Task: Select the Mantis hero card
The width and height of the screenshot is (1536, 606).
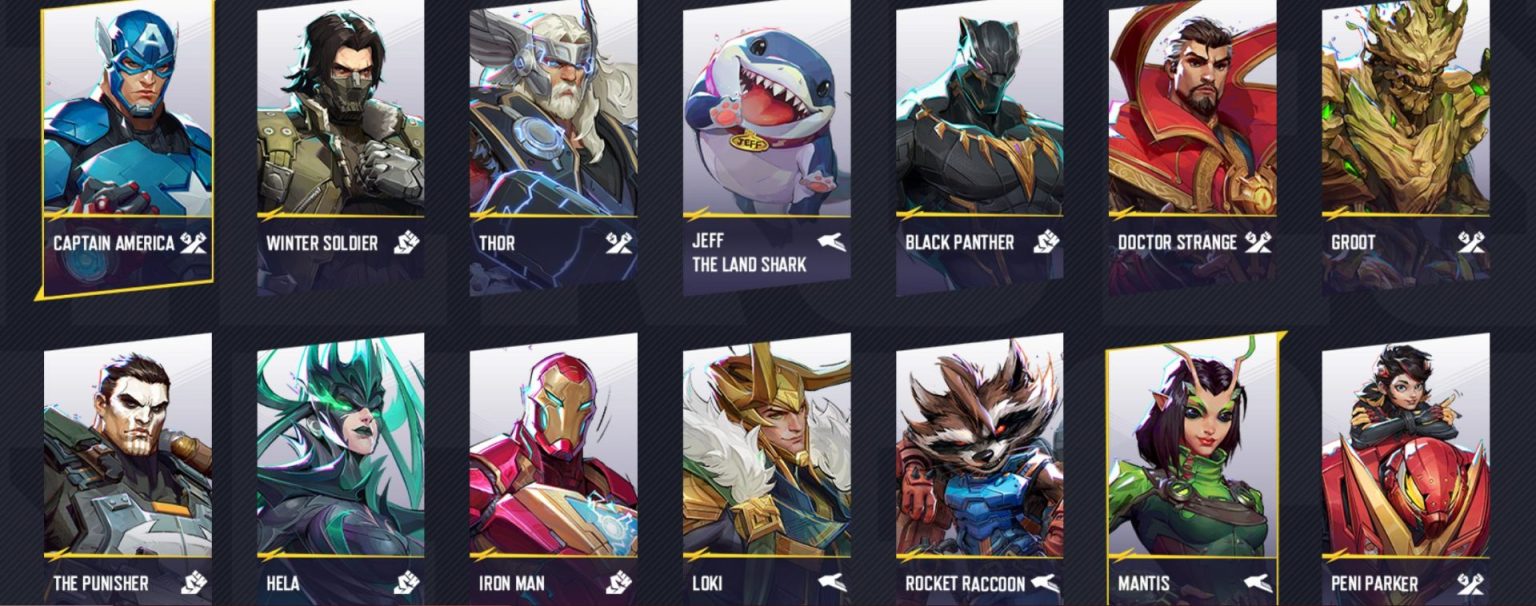Action: click(x=1192, y=460)
